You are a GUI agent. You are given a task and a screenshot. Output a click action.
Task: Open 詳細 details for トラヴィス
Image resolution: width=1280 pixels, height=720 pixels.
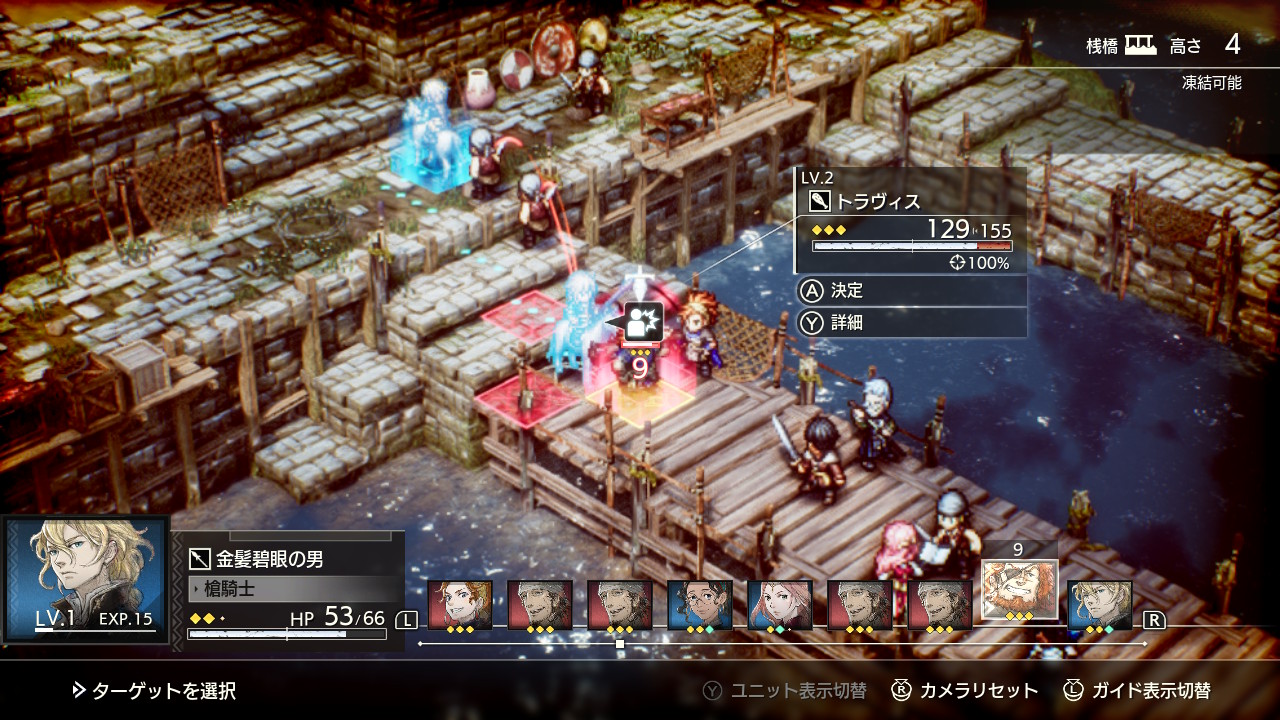[846, 322]
